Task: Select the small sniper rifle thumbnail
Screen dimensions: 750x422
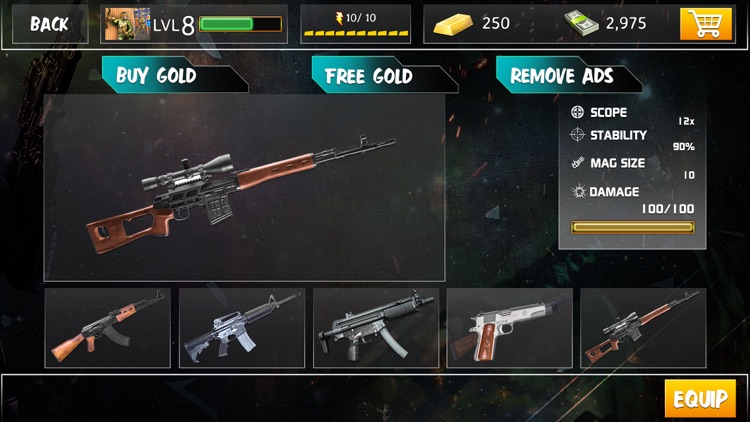Action: pyautogui.click(x=643, y=328)
